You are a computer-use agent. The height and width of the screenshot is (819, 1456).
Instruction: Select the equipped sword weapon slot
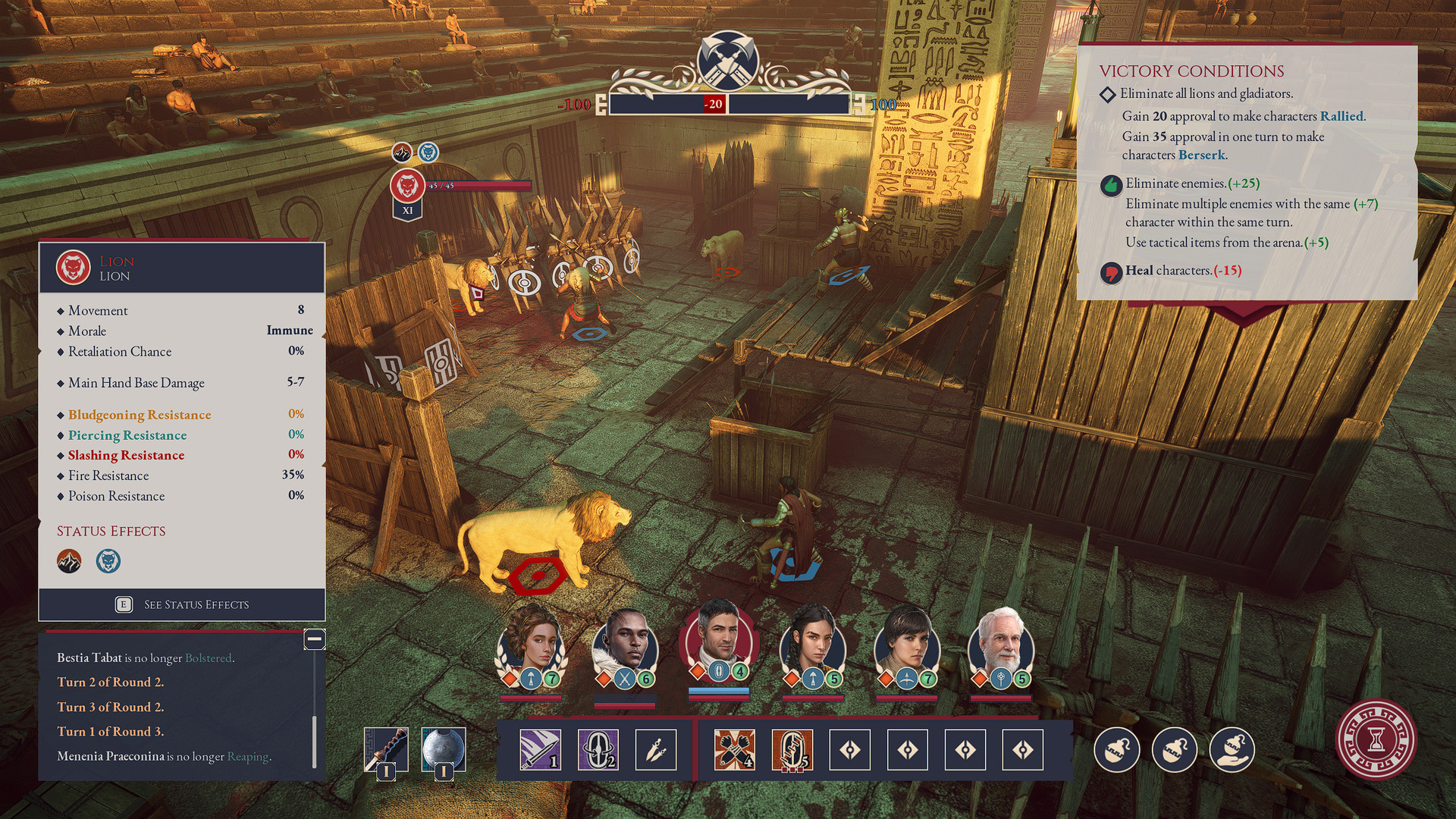pos(387,747)
